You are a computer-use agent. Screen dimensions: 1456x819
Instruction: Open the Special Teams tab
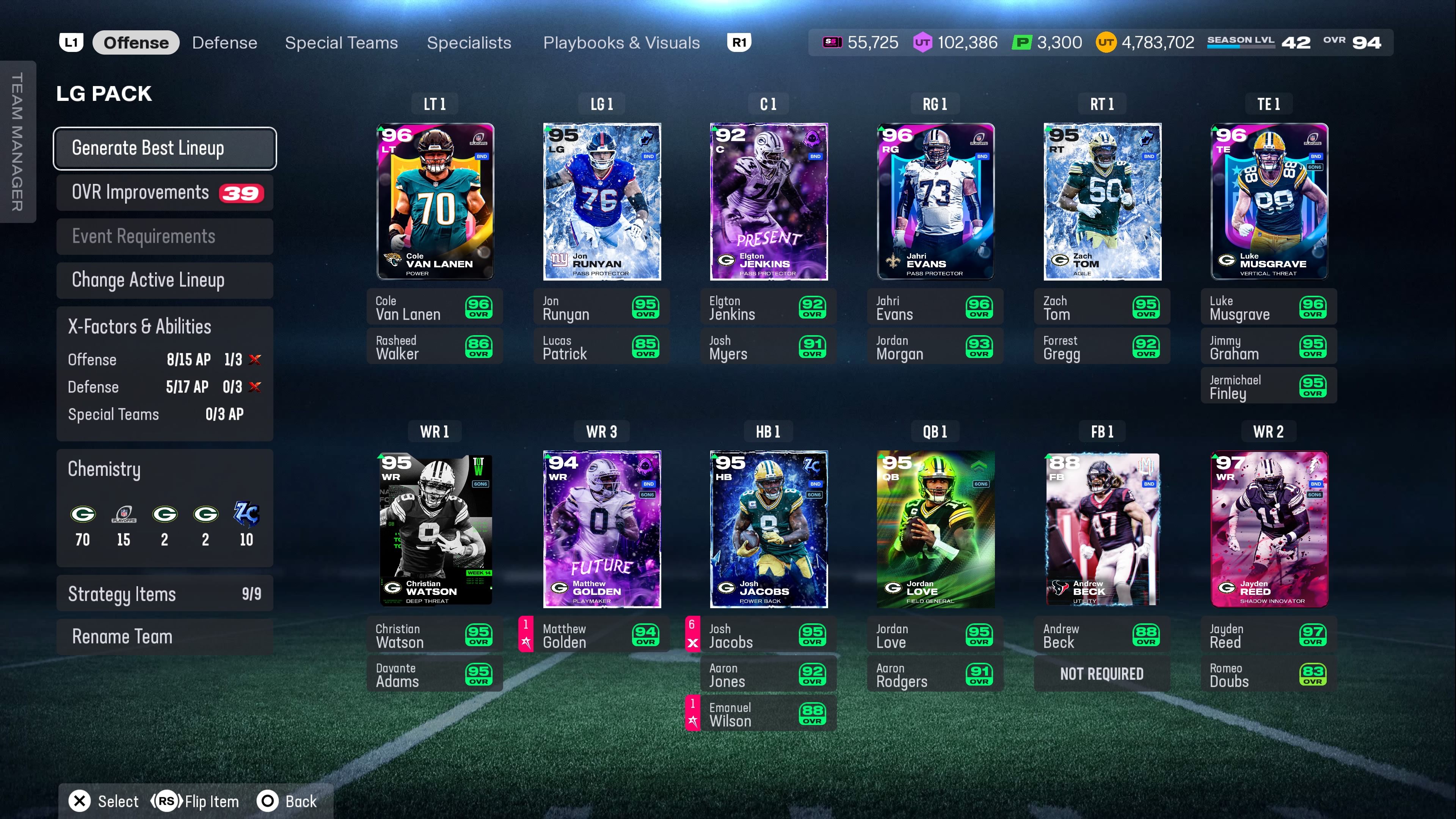[341, 43]
